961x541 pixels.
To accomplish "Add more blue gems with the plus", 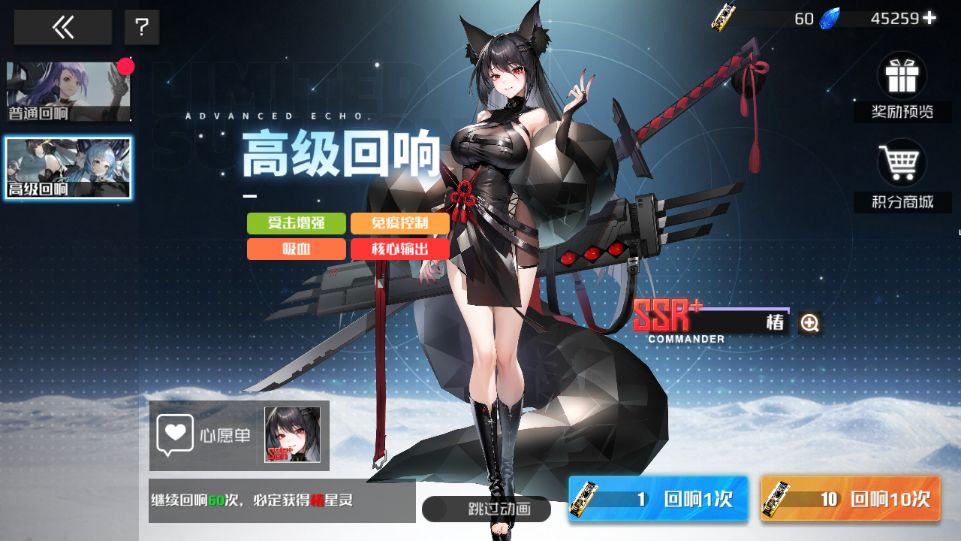I will pos(930,18).
